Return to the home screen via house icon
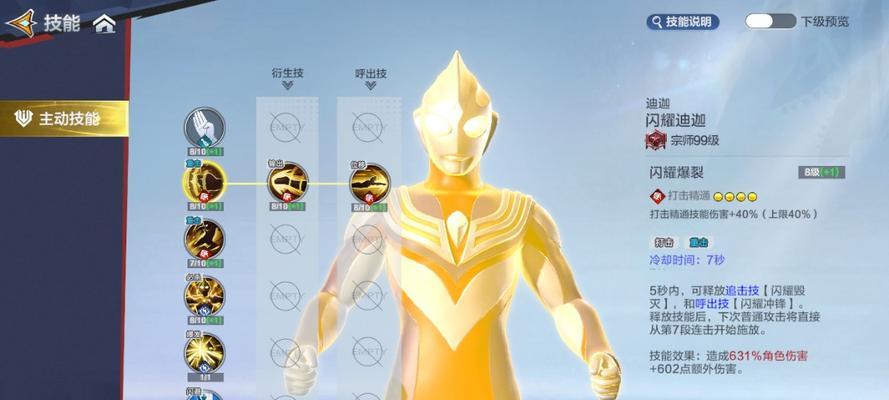The image size is (889, 400). click(104, 23)
